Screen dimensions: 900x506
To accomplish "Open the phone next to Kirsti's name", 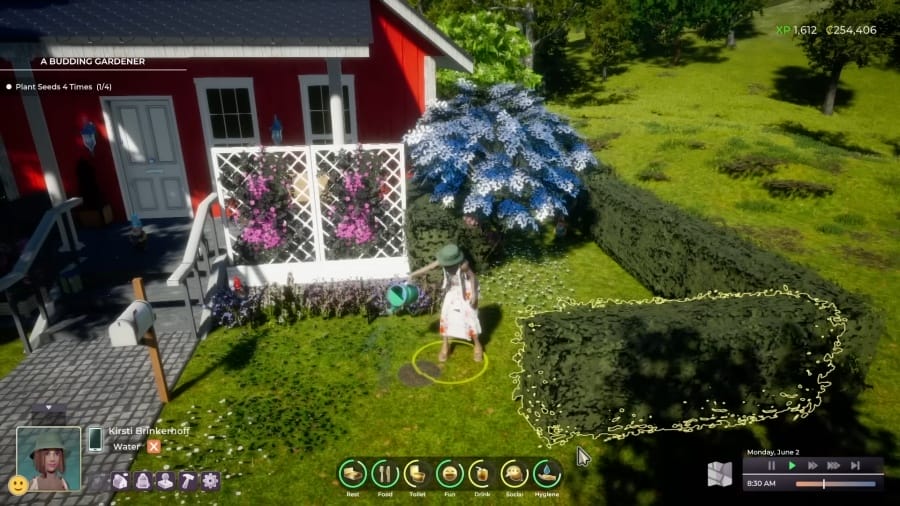I will (x=96, y=439).
